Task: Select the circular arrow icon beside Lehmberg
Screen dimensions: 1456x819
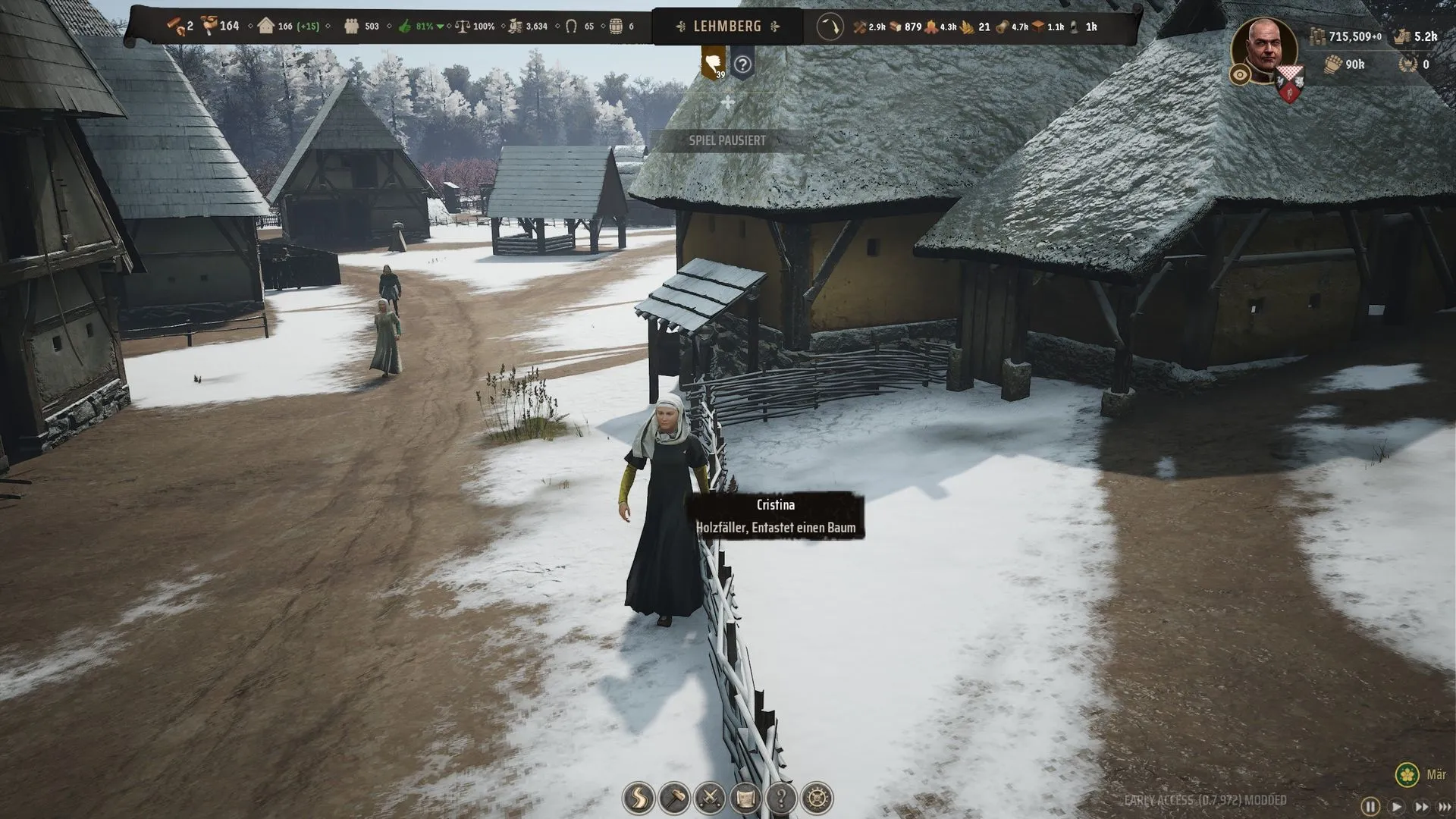Action: tap(830, 27)
